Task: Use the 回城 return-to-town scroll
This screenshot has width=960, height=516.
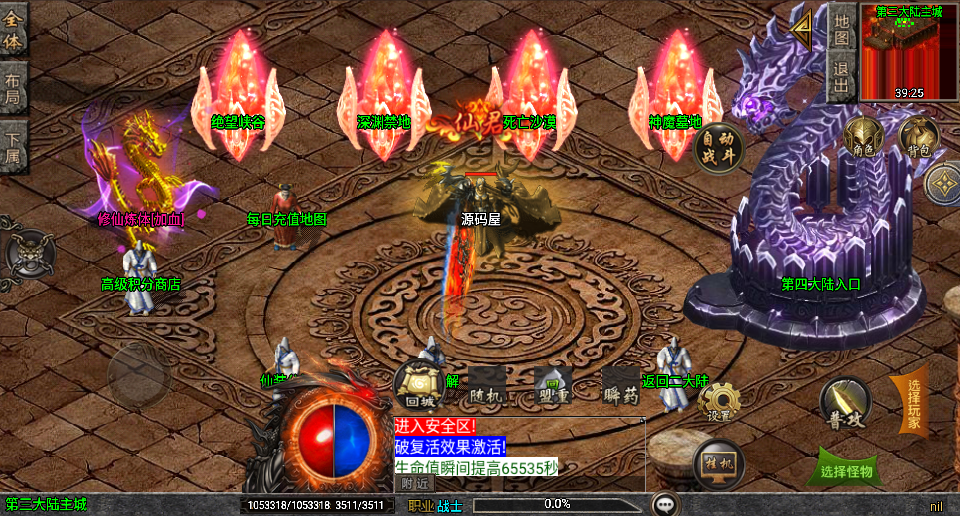Action: tap(417, 385)
